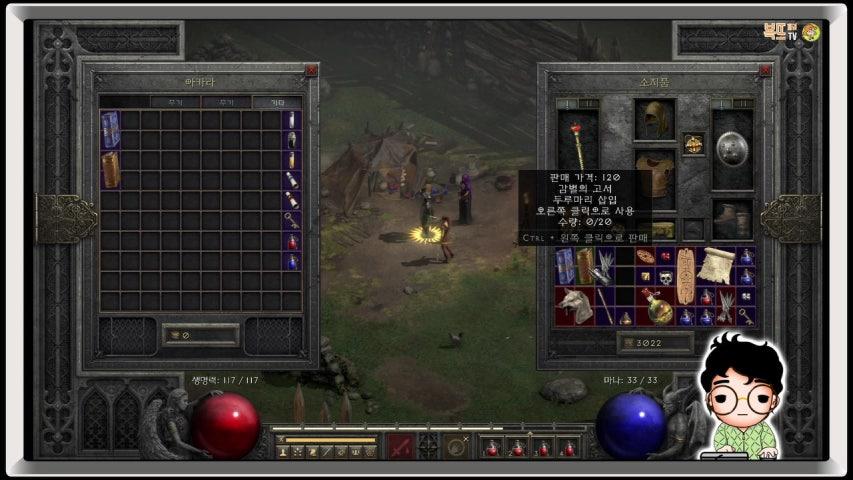Select the equipped helmet slot
This screenshot has height=480, width=853.
654,119
